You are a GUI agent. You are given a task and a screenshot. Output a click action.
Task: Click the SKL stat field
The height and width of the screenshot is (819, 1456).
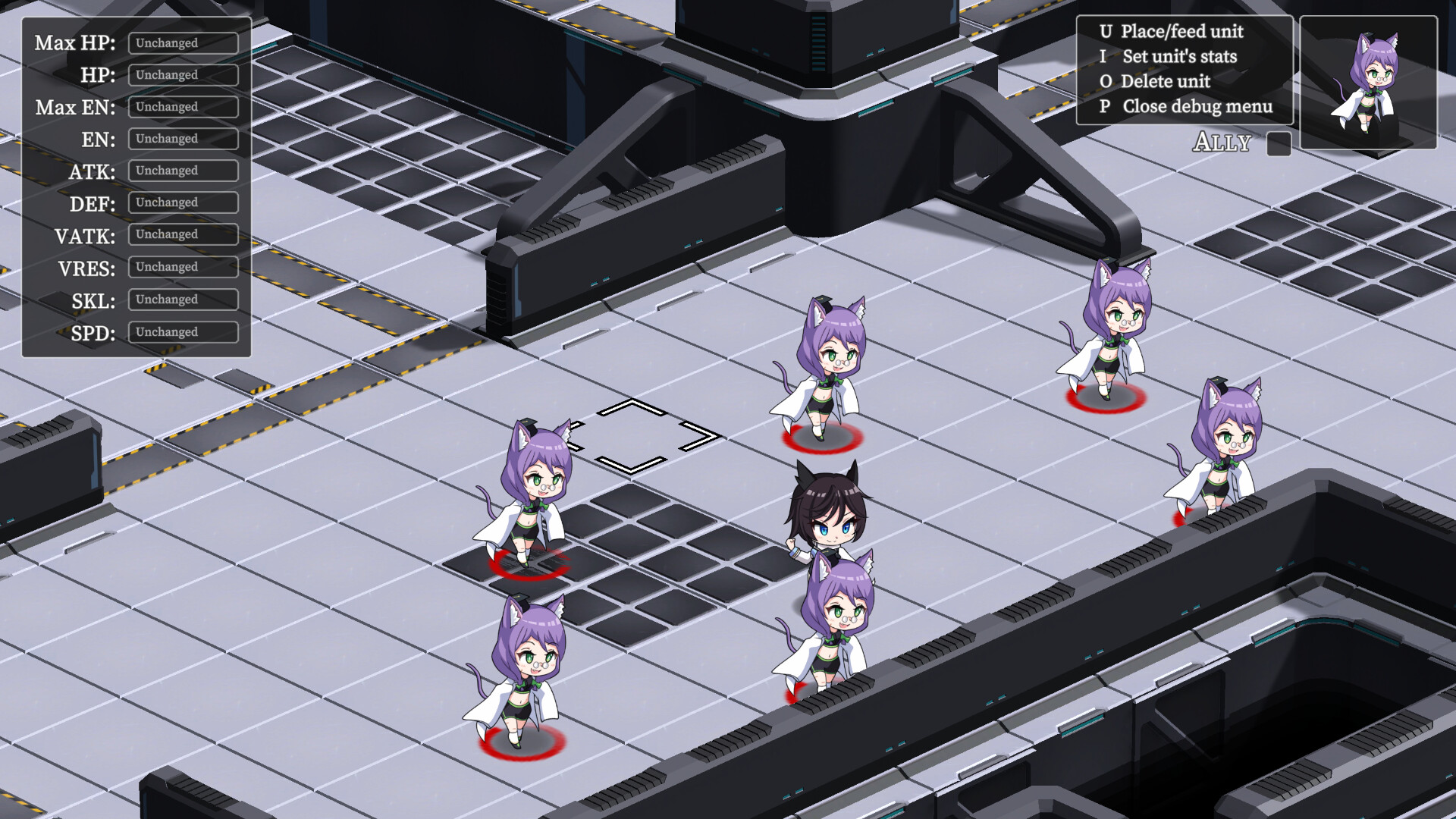click(x=183, y=299)
